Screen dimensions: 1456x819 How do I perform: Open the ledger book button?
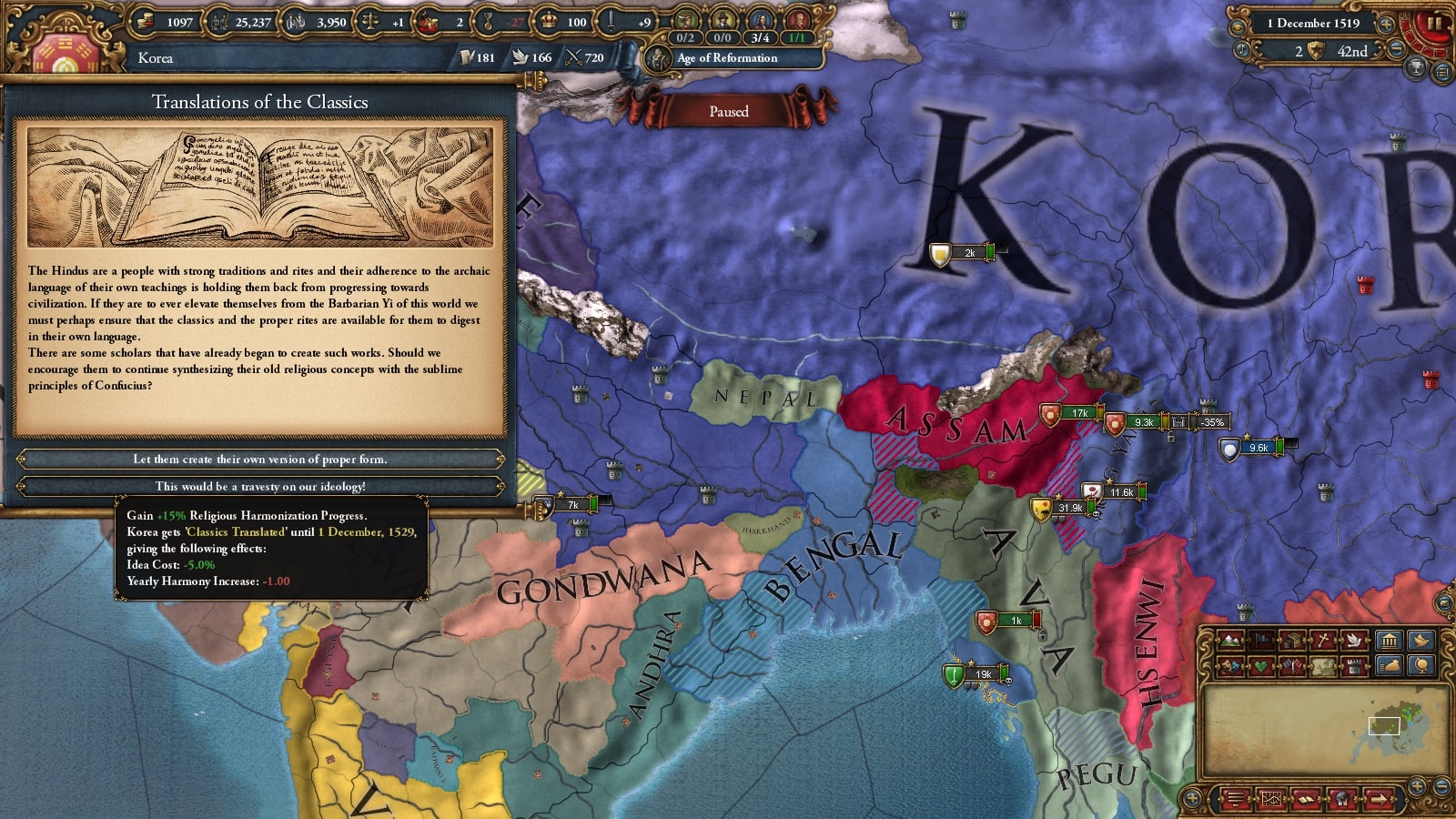click(1307, 800)
